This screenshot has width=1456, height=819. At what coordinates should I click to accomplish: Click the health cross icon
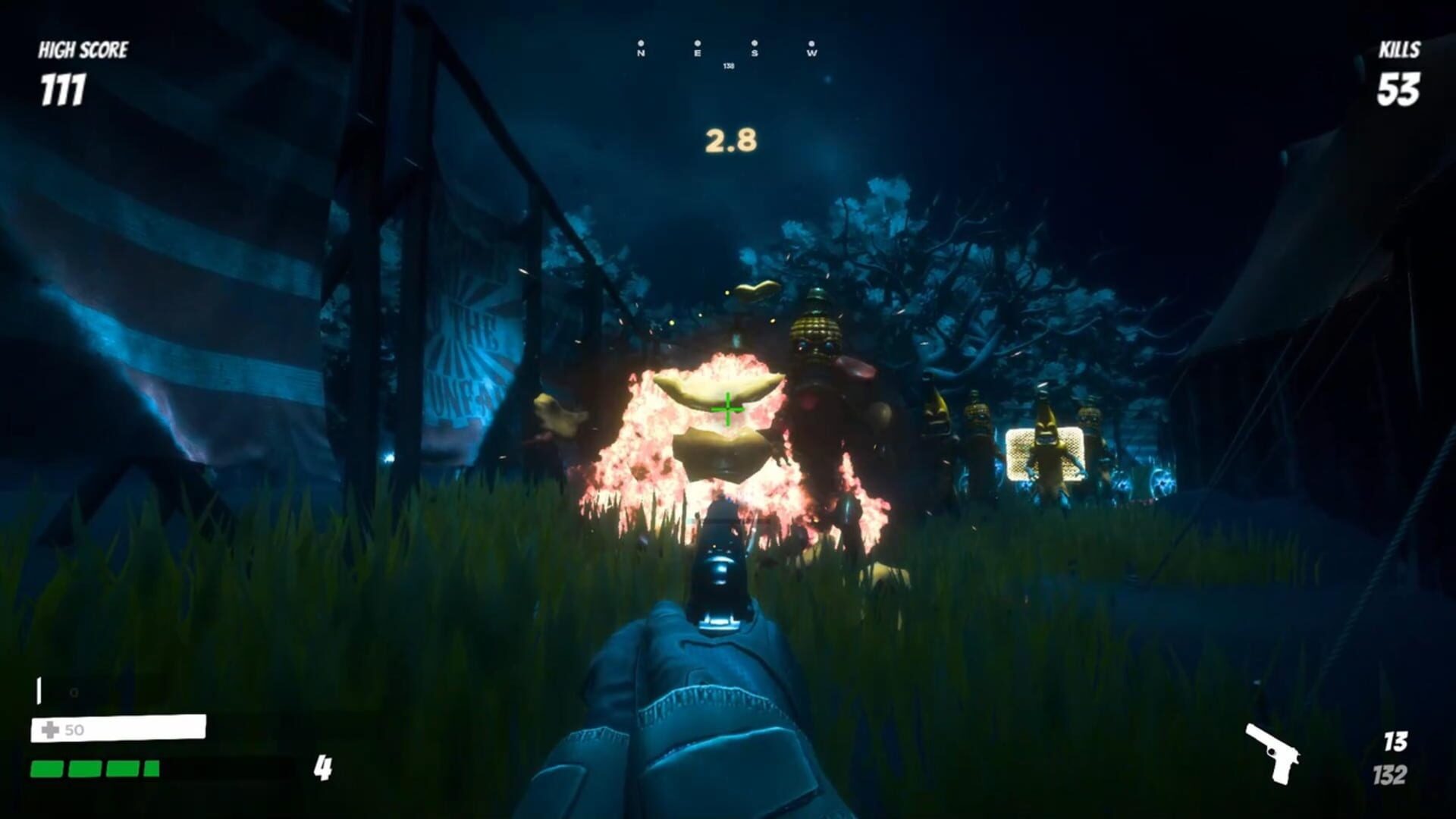(x=49, y=730)
